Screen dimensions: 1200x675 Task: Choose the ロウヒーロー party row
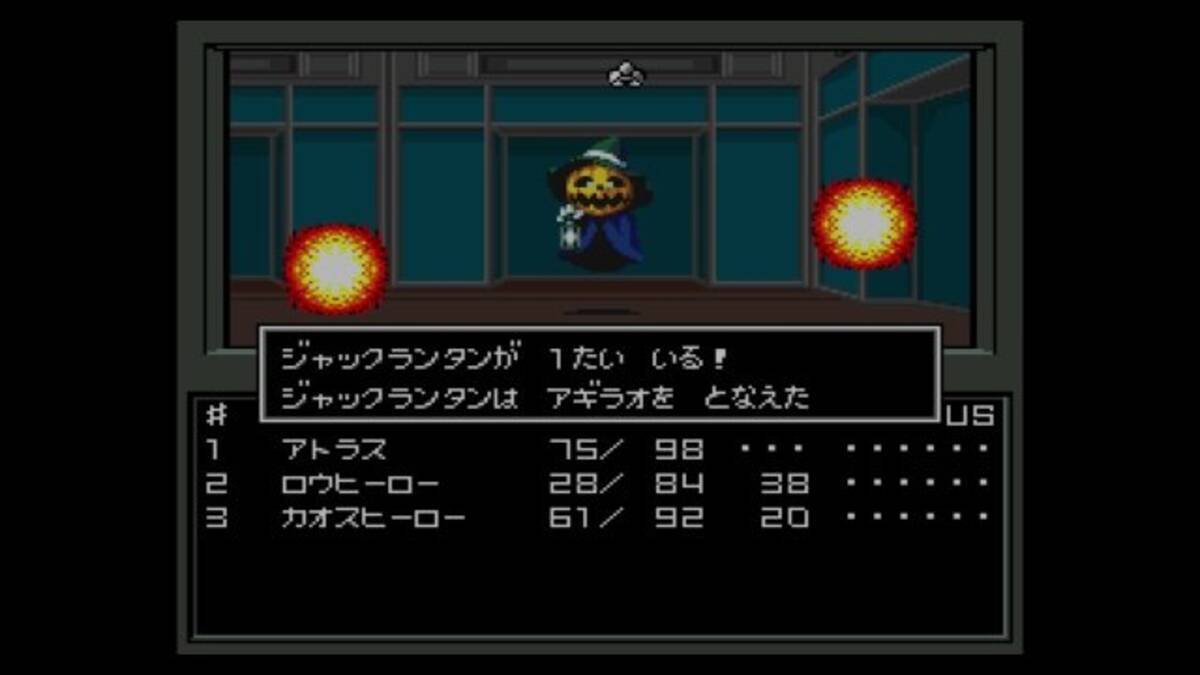pos(360,484)
